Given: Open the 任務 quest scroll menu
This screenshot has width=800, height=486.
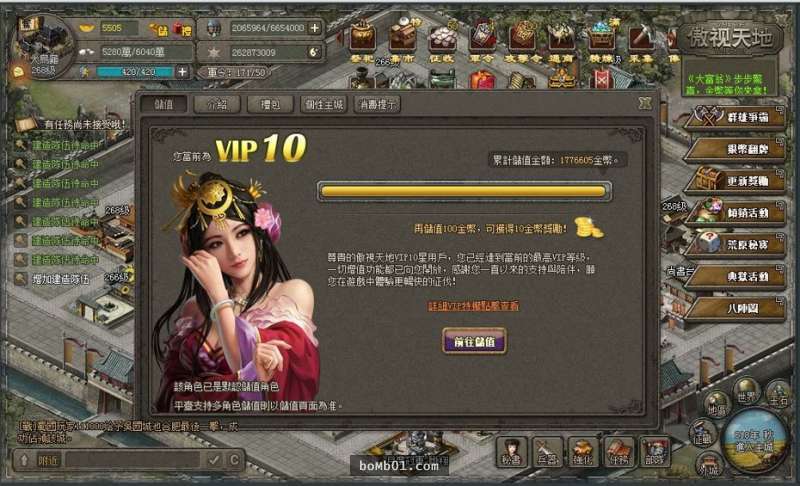Looking at the screenshot, I should (619, 451).
